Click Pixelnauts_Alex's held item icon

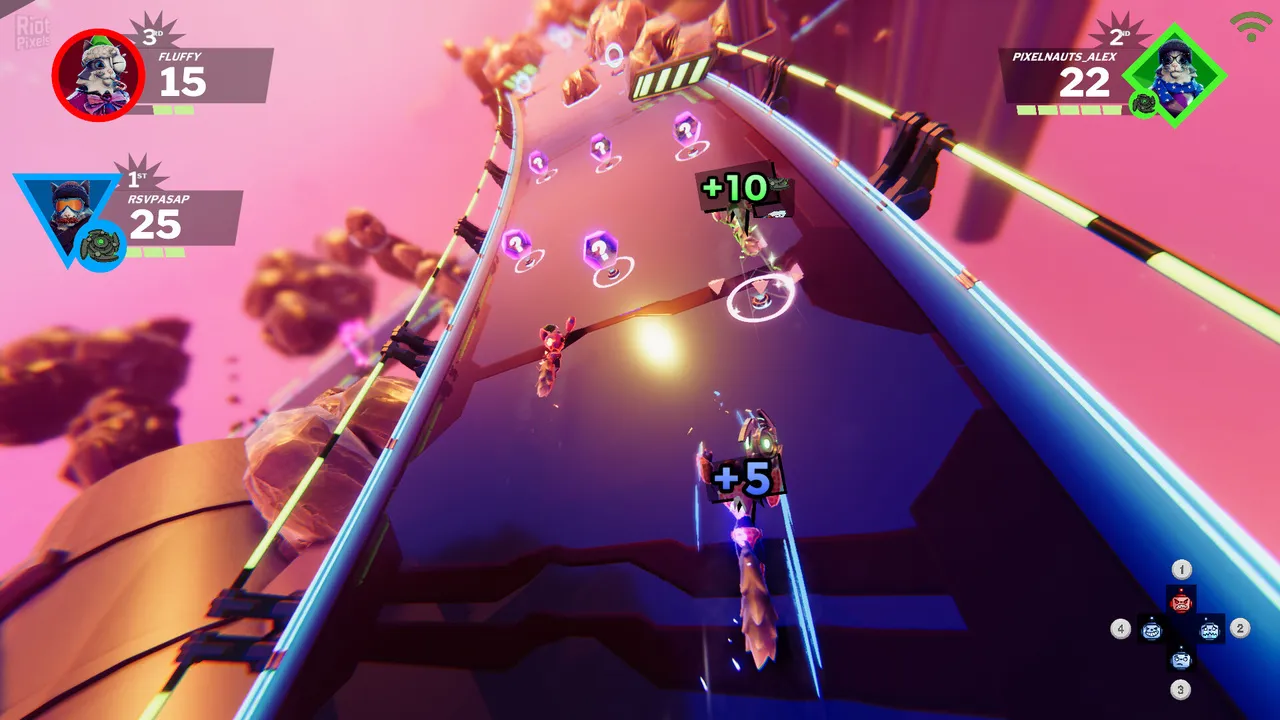1143,103
